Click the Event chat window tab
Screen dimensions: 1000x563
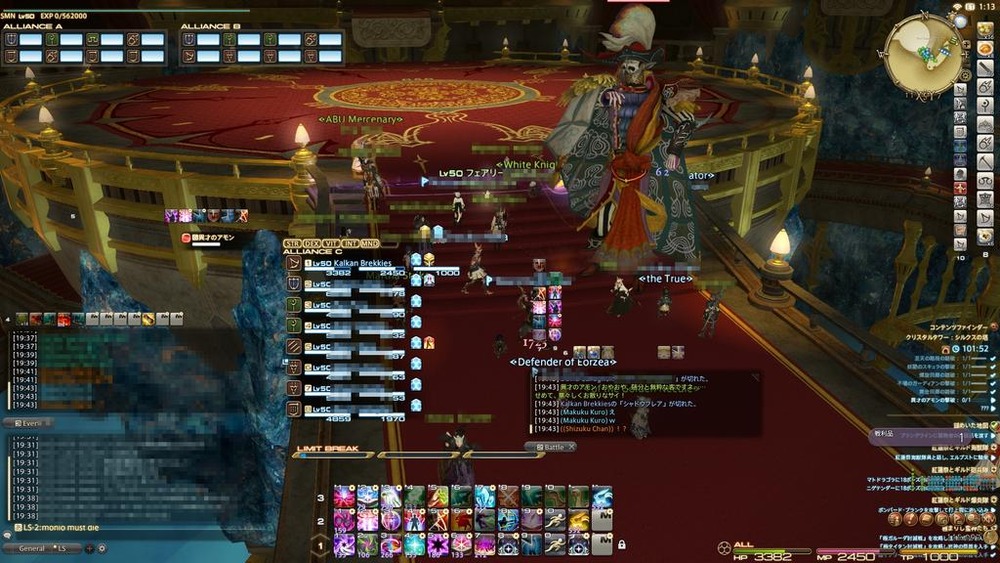point(28,423)
